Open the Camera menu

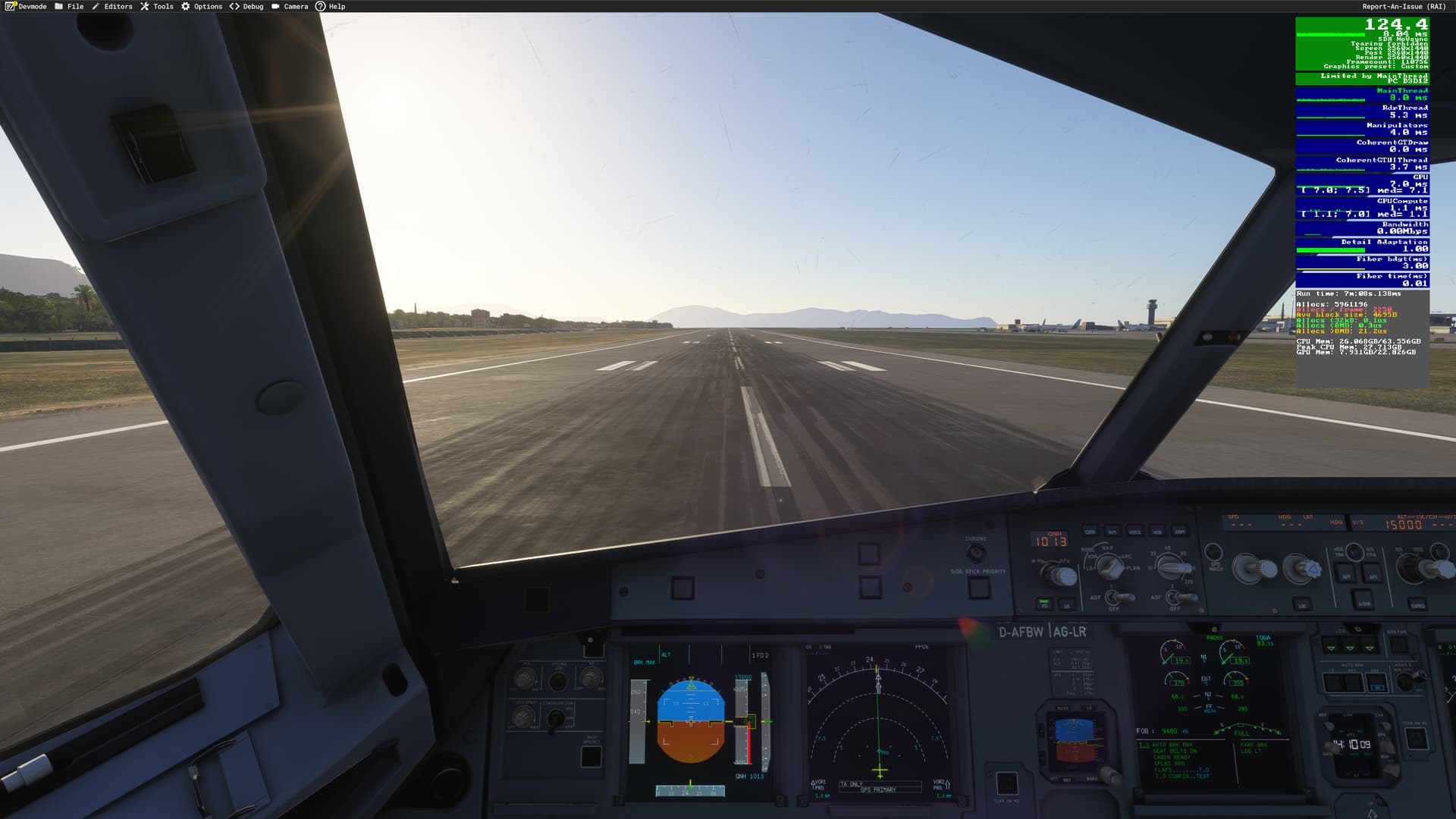click(x=290, y=6)
